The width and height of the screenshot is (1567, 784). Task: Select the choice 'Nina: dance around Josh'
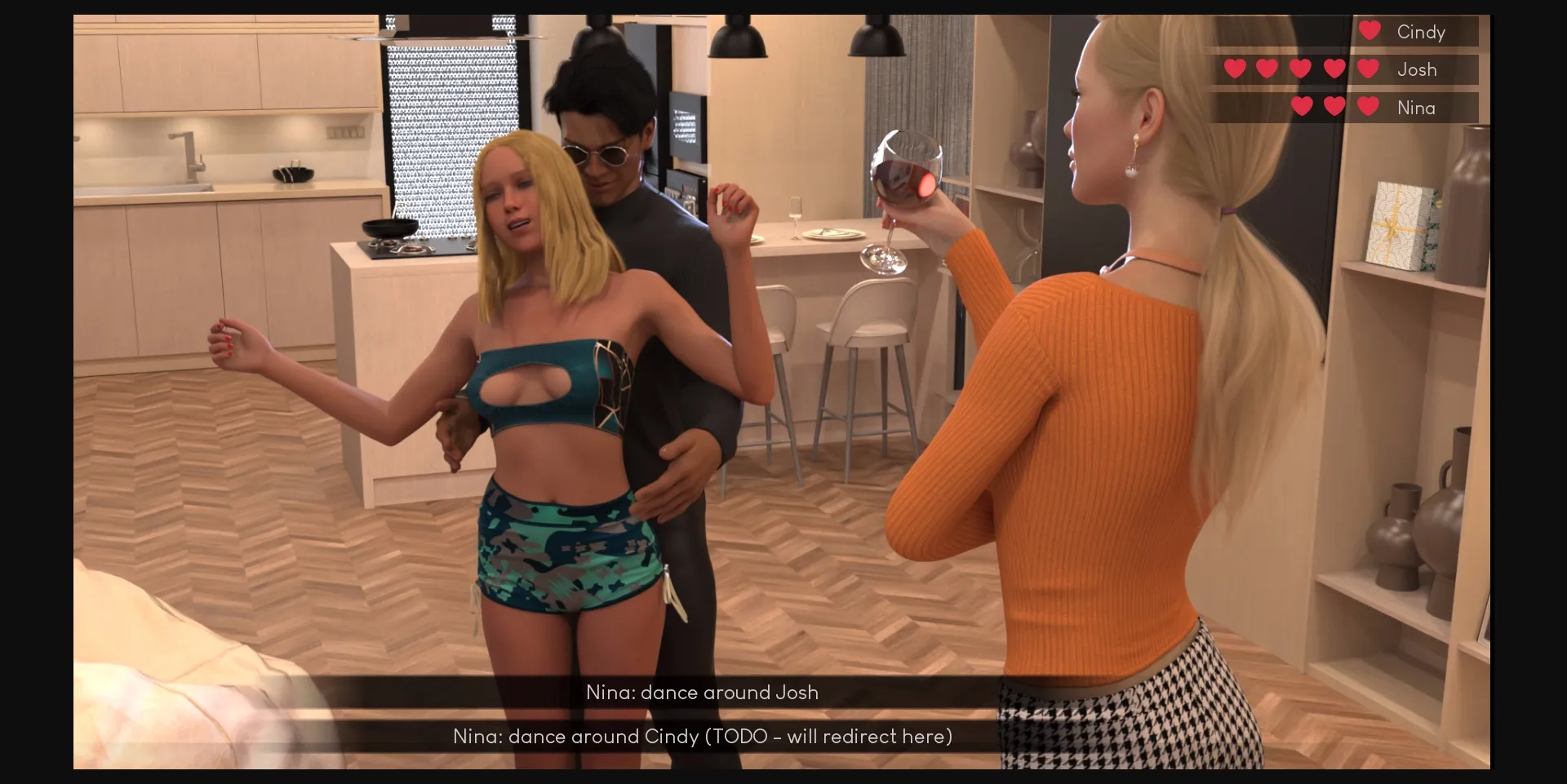[702, 693]
